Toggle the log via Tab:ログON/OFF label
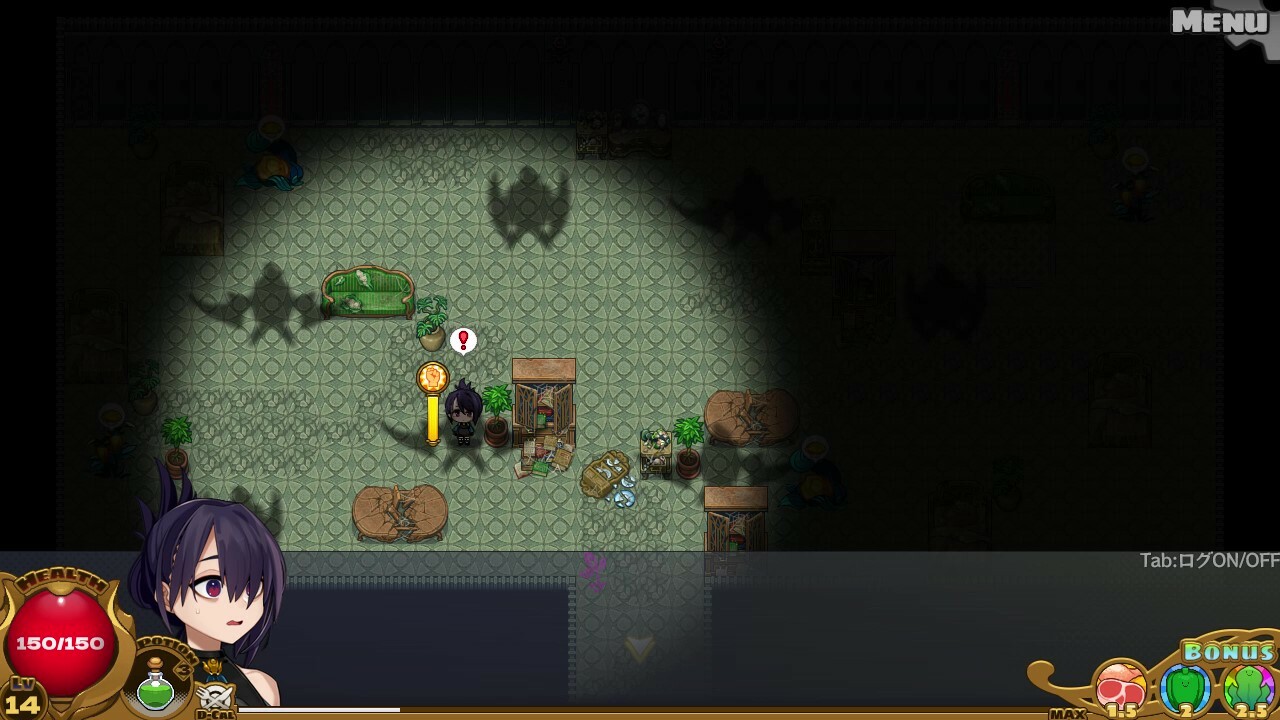Image resolution: width=1280 pixels, height=720 pixels. point(1210,561)
